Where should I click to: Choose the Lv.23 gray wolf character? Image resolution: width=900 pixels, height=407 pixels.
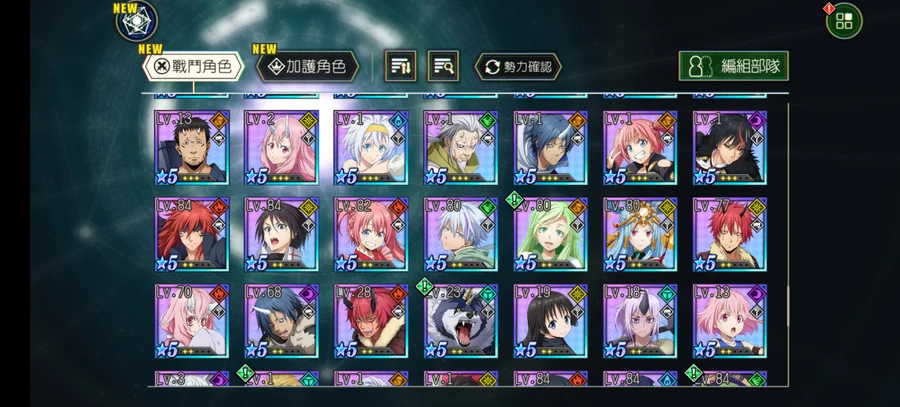[x=461, y=322]
